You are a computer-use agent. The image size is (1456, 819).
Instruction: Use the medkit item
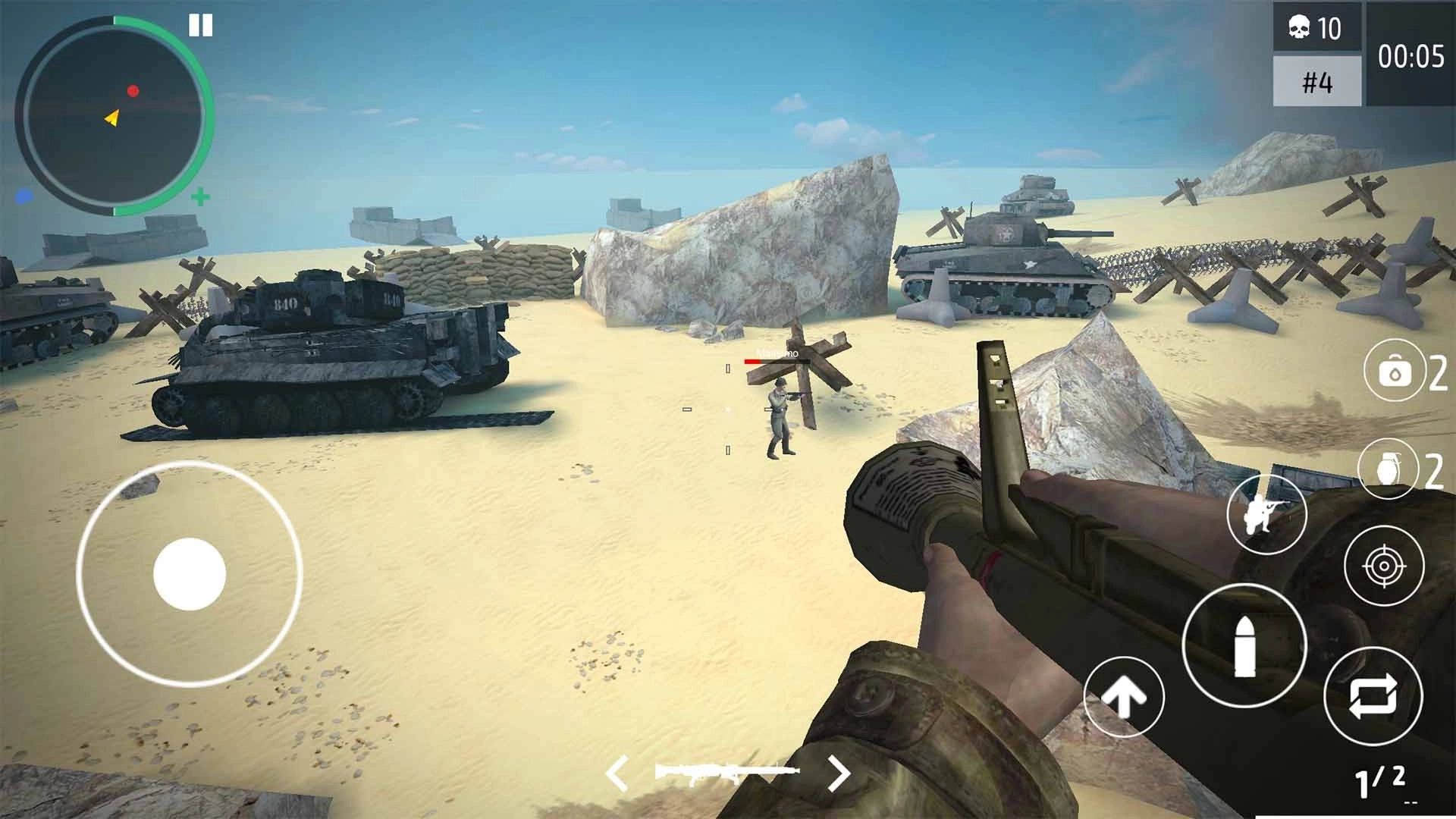tap(1394, 372)
